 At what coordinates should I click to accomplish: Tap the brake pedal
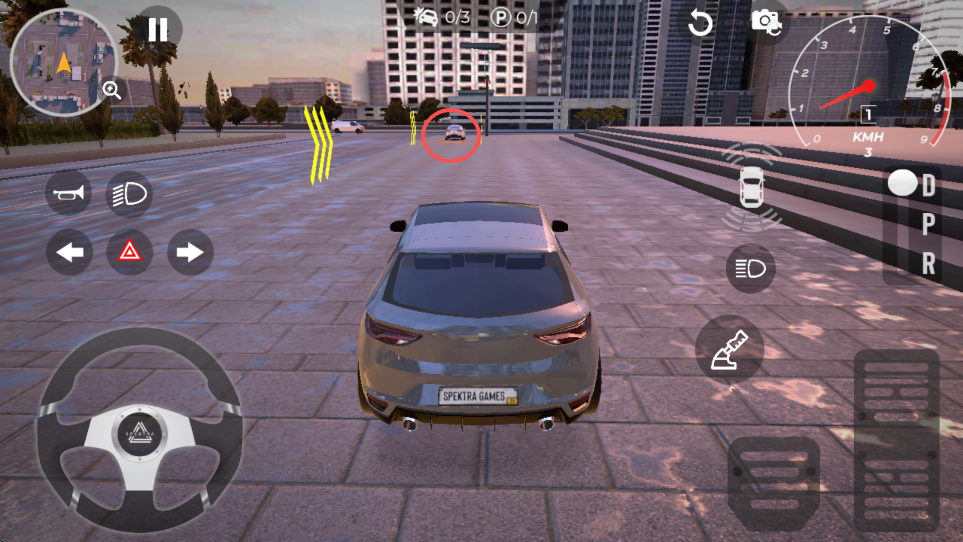click(x=773, y=482)
